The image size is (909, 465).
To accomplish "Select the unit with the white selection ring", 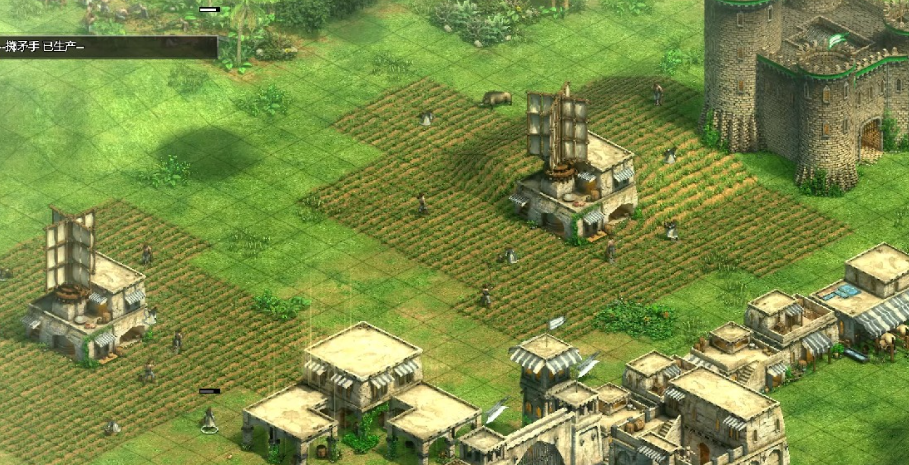I will coord(209,418).
